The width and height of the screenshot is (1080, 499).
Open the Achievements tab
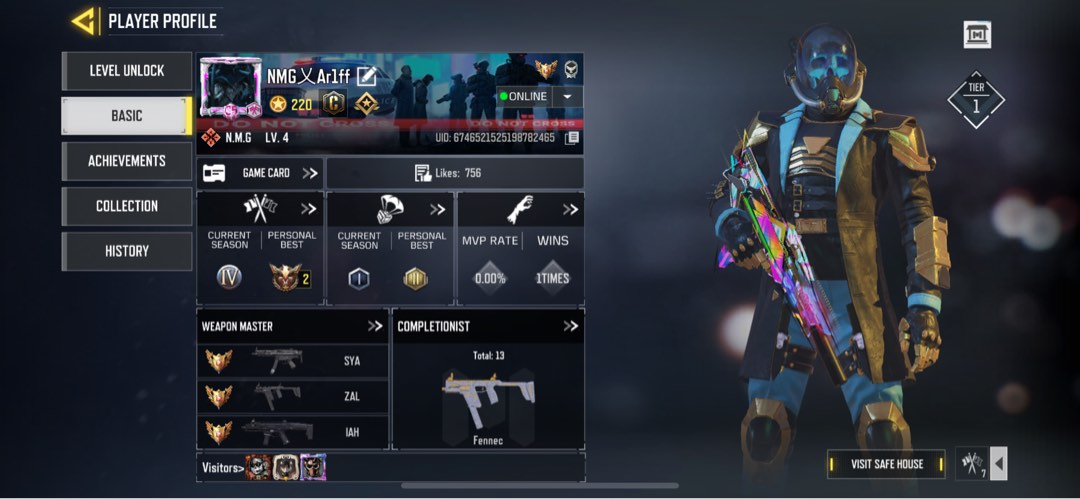[x=126, y=161]
